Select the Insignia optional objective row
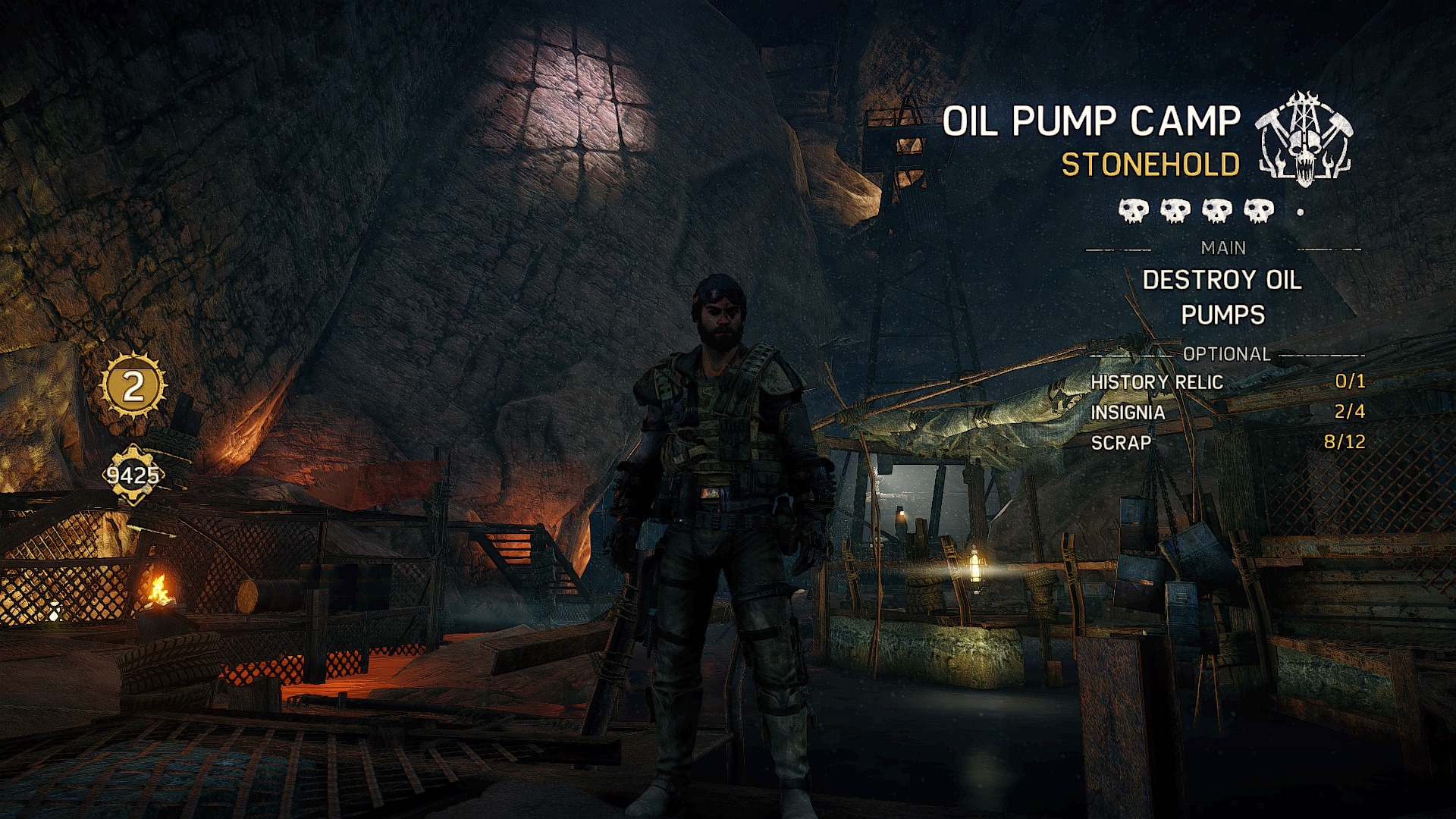This screenshot has width=1456, height=819. [1227, 413]
